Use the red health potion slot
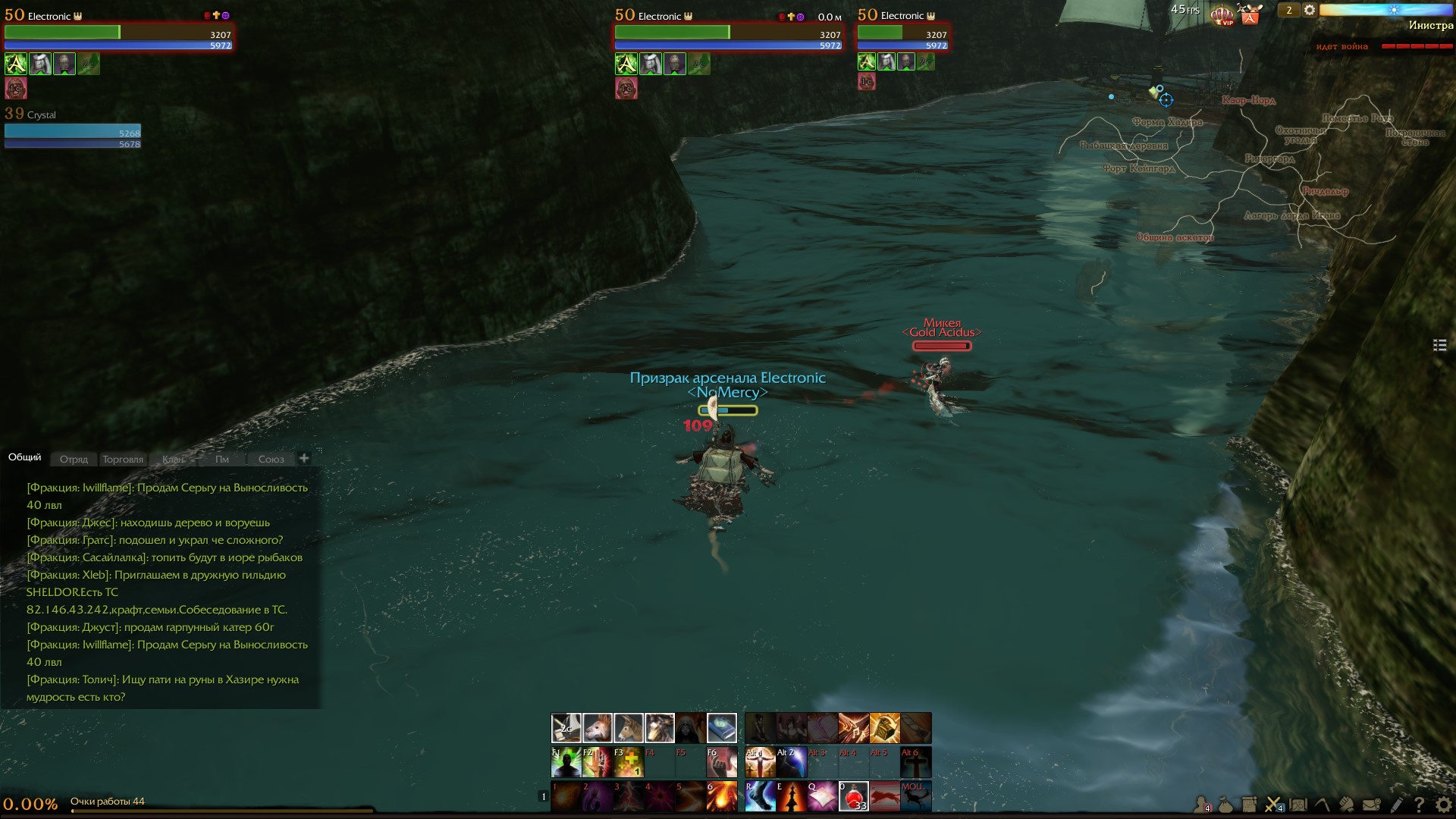This screenshot has height=819, width=1456. pyautogui.click(x=853, y=797)
